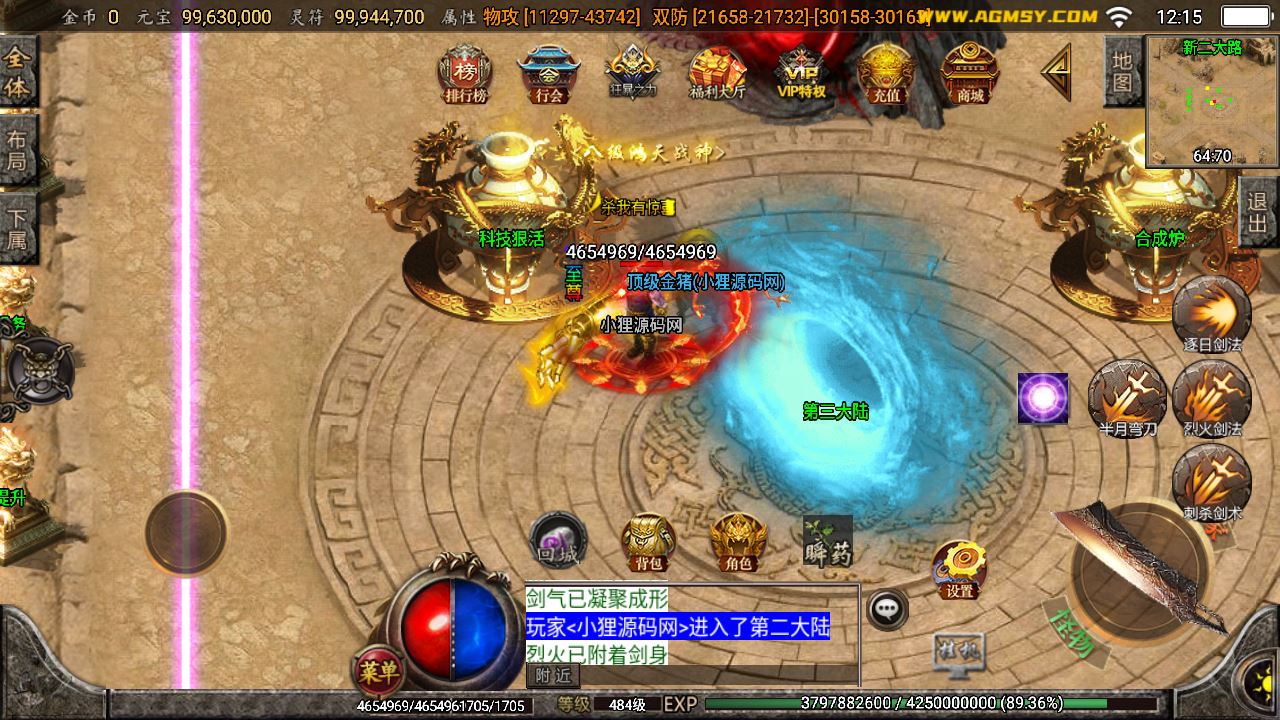Screen dimensions: 1280x720
Task: Tap the 退出 exit button
Action: tap(1258, 212)
